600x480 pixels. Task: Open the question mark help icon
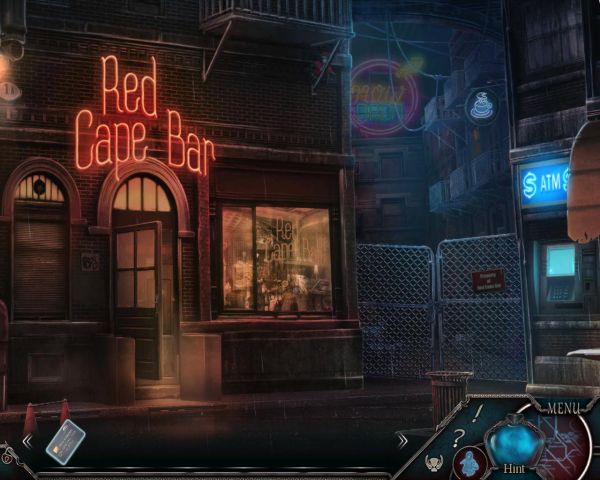(458, 436)
